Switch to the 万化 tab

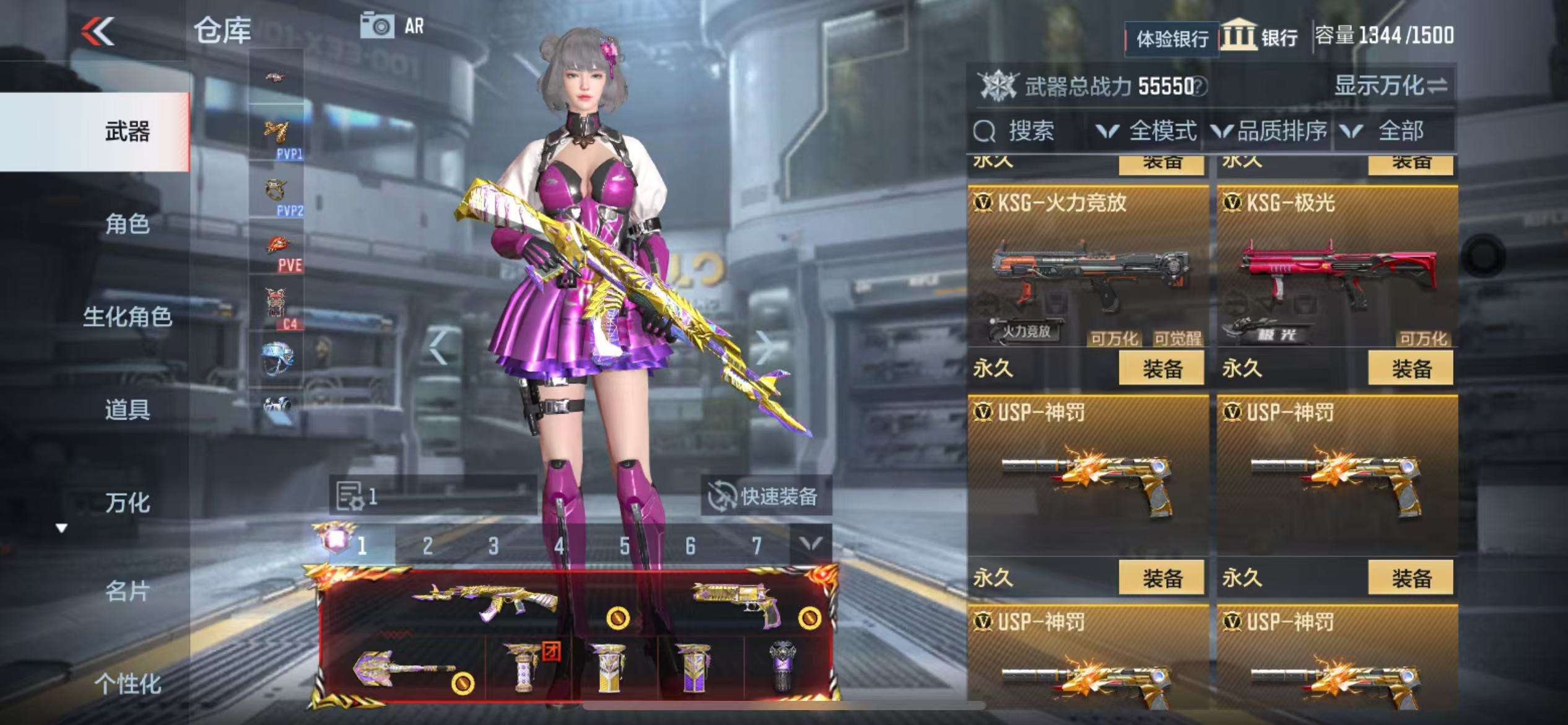(127, 503)
